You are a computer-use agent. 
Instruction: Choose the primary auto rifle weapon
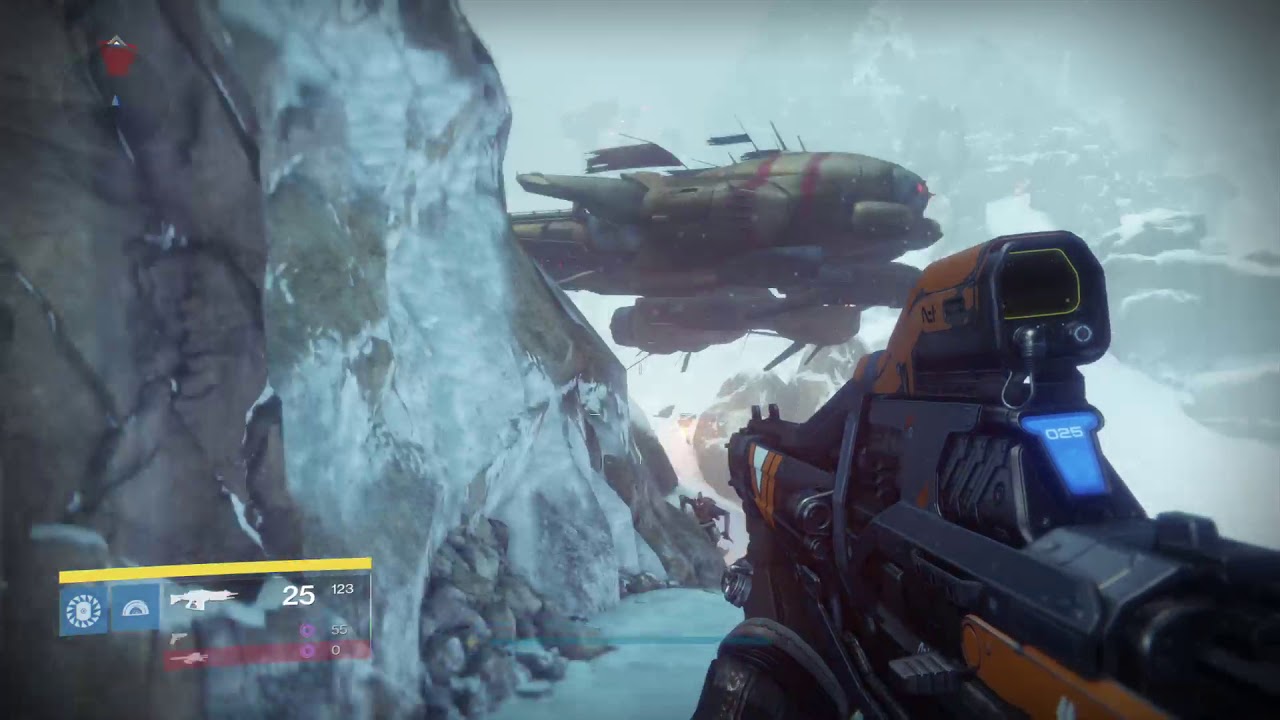tap(202, 598)
